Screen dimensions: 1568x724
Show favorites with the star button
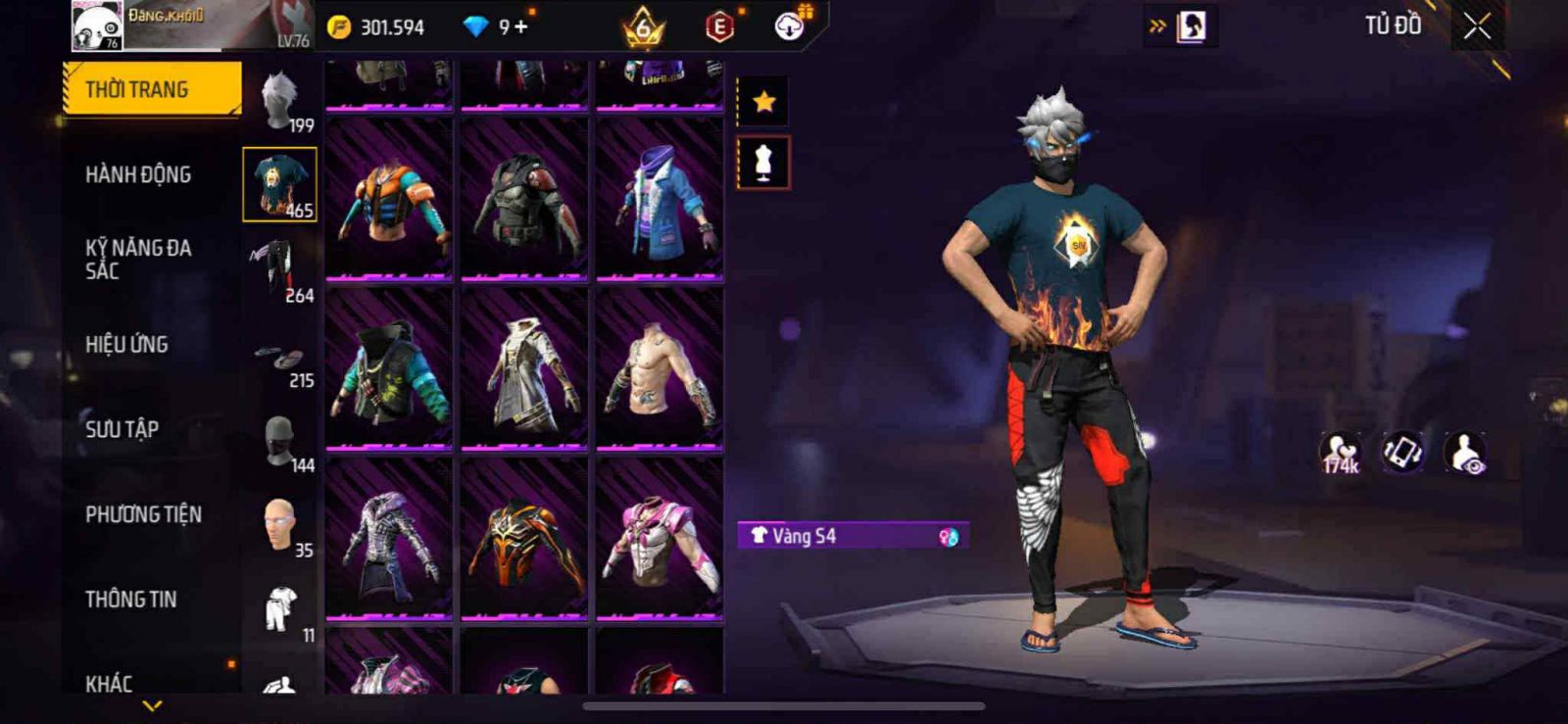(763, 101)
